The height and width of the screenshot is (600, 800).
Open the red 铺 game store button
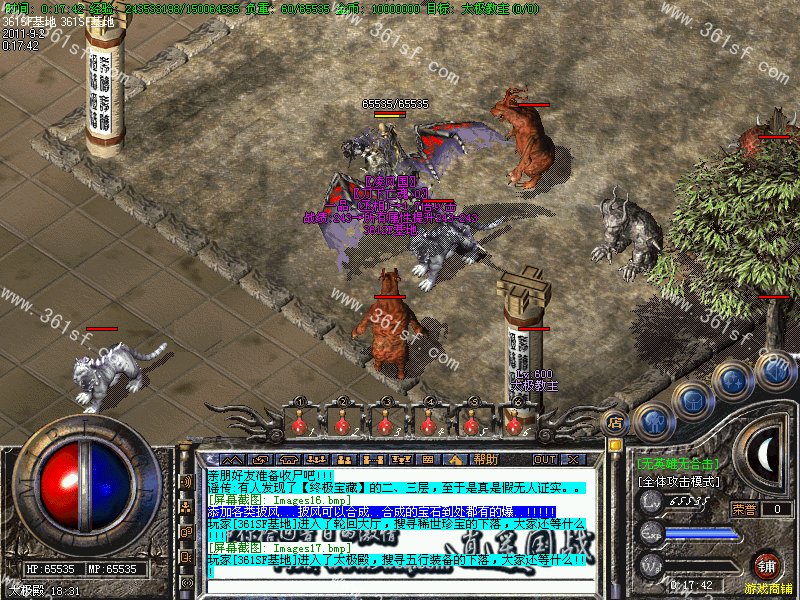[766, 566]
